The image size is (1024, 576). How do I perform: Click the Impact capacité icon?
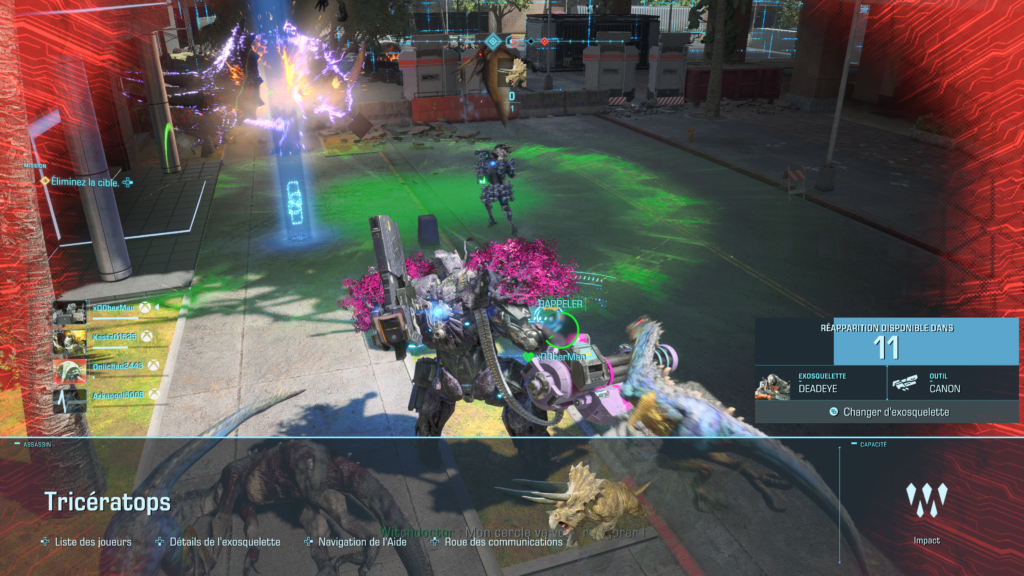[926, 500]
